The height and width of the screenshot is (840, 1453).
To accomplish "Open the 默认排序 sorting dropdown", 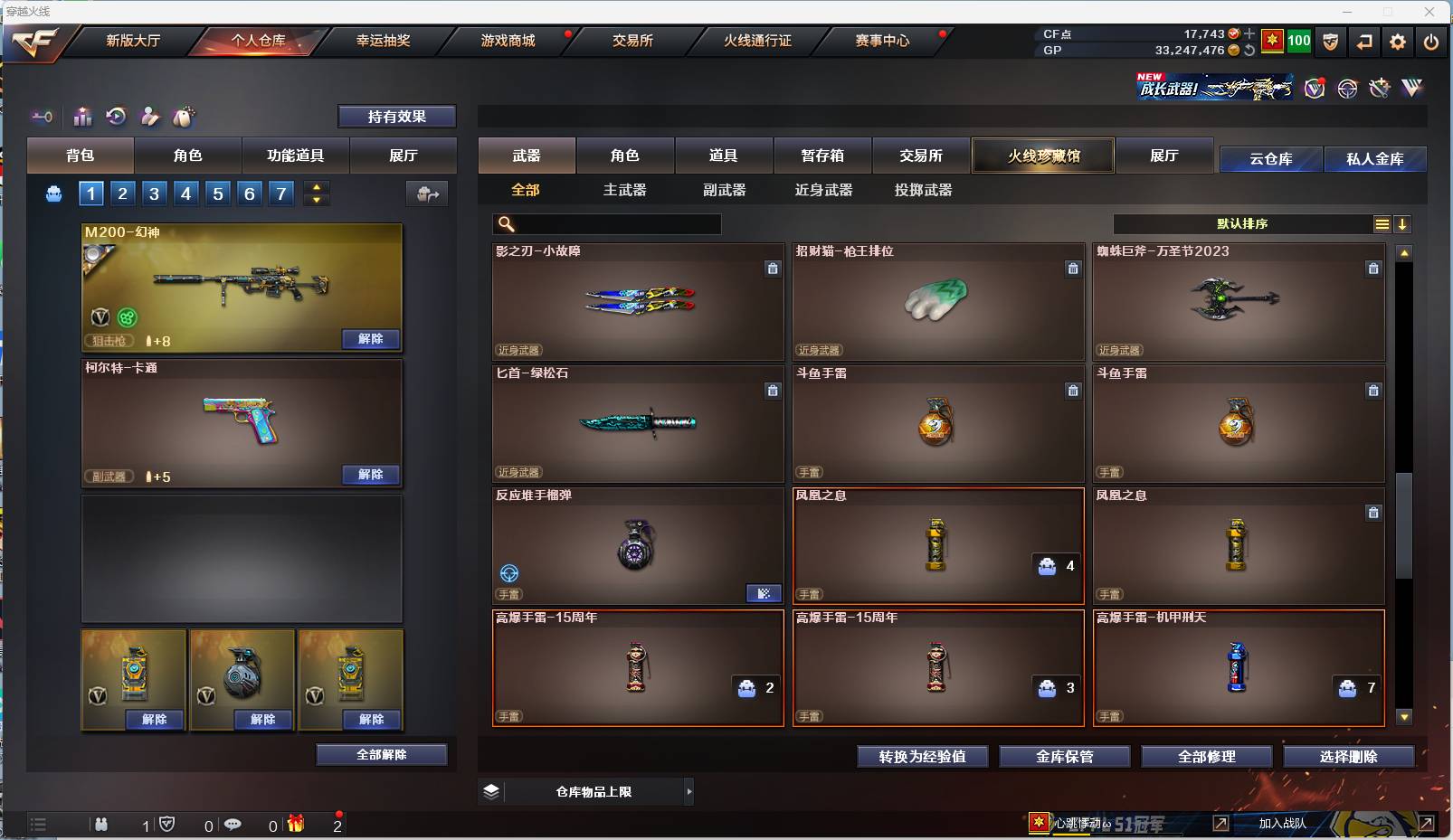I will [1249, 223].
